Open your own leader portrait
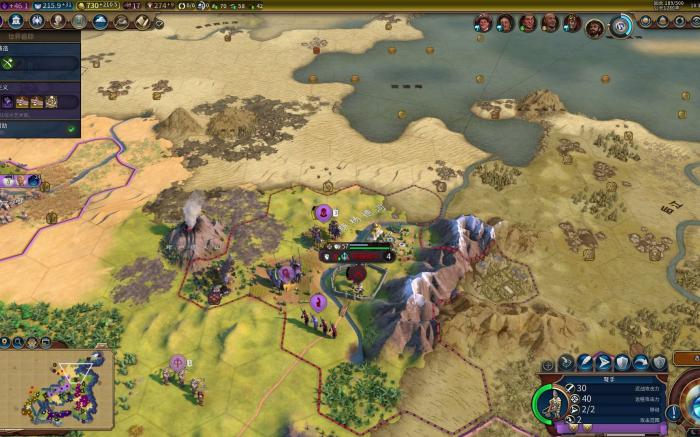This screenshot has width=700, height=437. click(593, 26)
